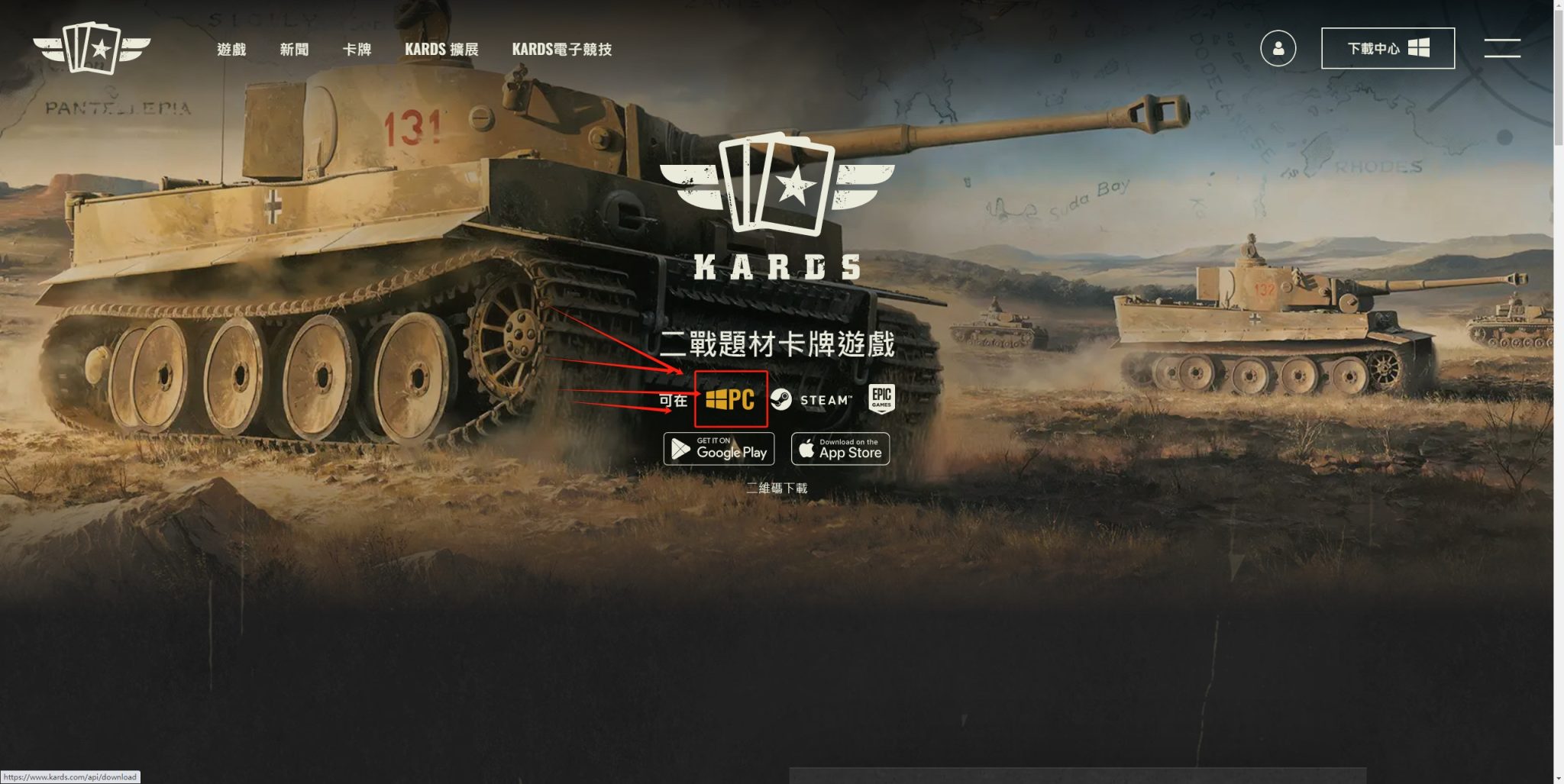Expand the hamburger menu

tap(1501, 48)
